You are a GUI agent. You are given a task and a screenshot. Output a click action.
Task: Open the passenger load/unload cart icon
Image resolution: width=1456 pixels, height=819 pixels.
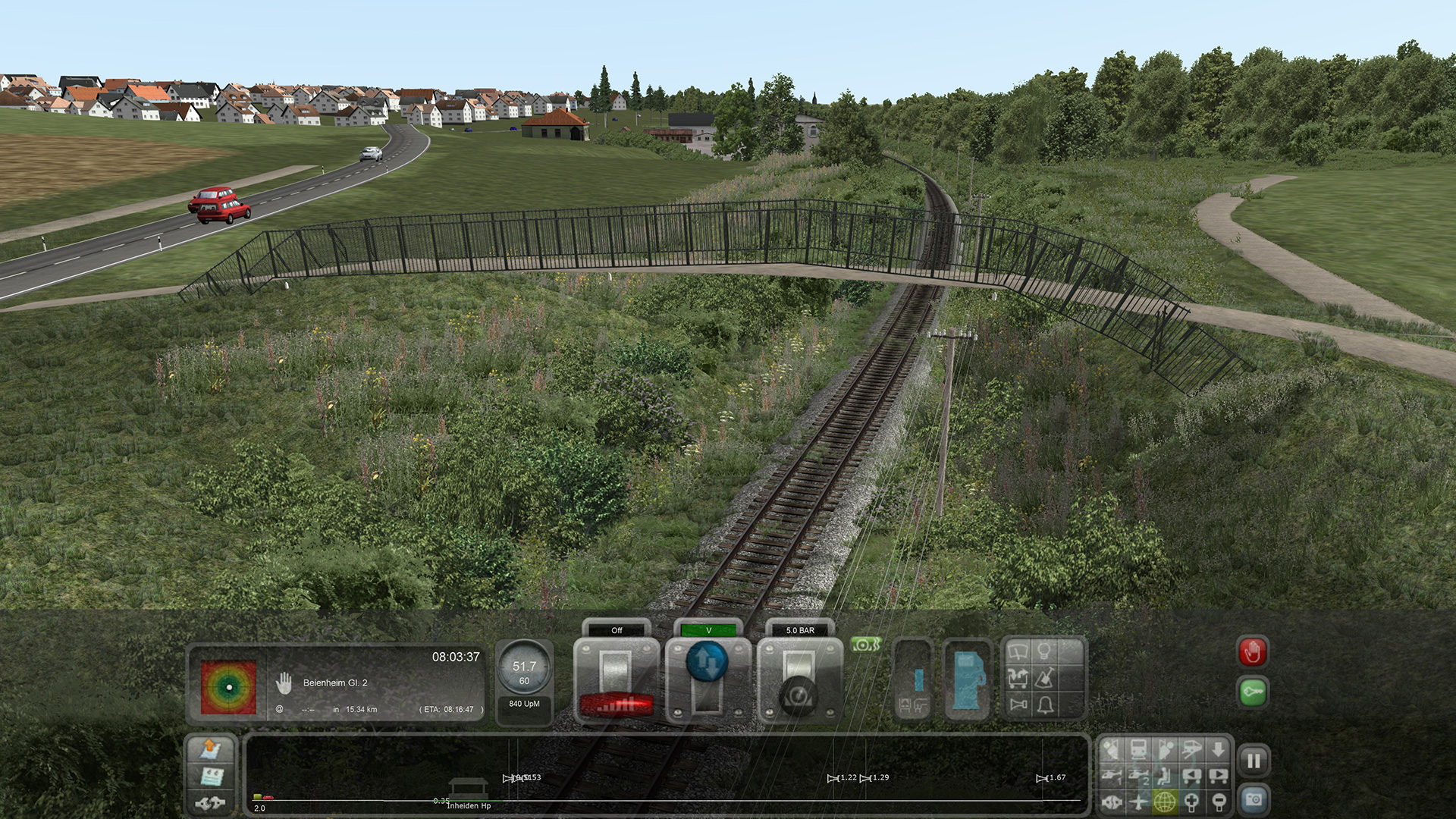1018,678
